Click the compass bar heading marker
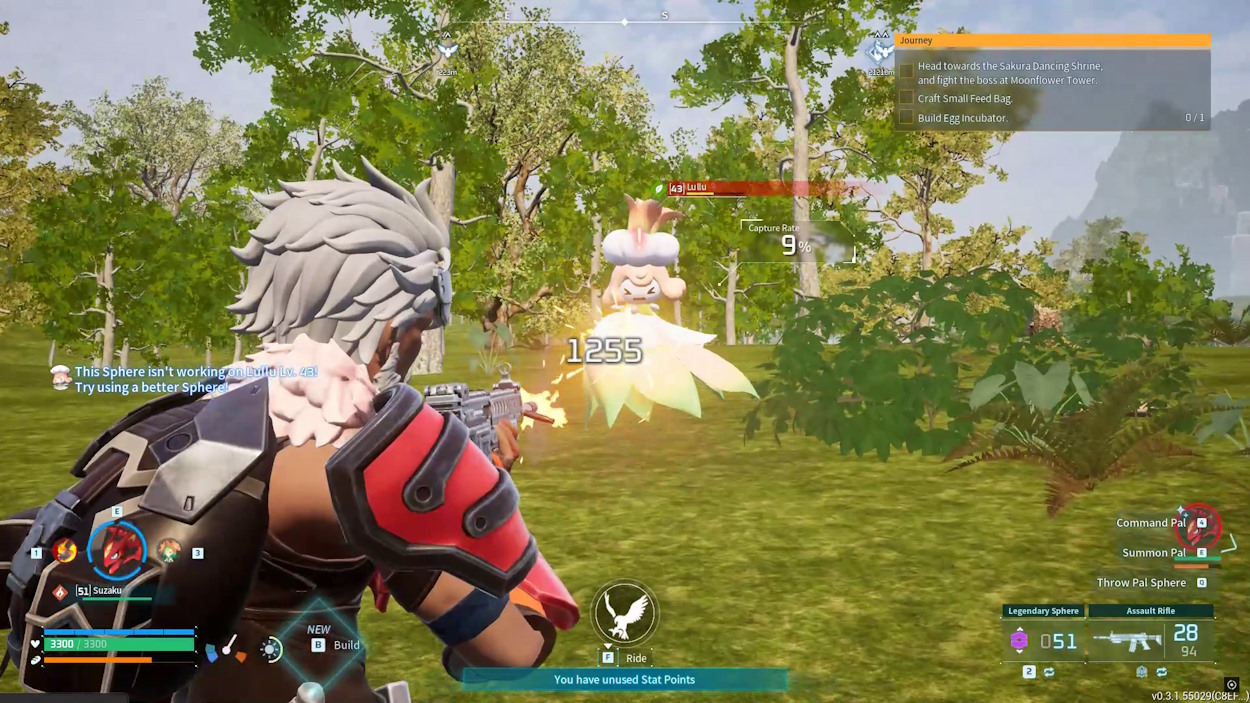Viewport: 1250px width, 703px height. (x=625, y=21)
